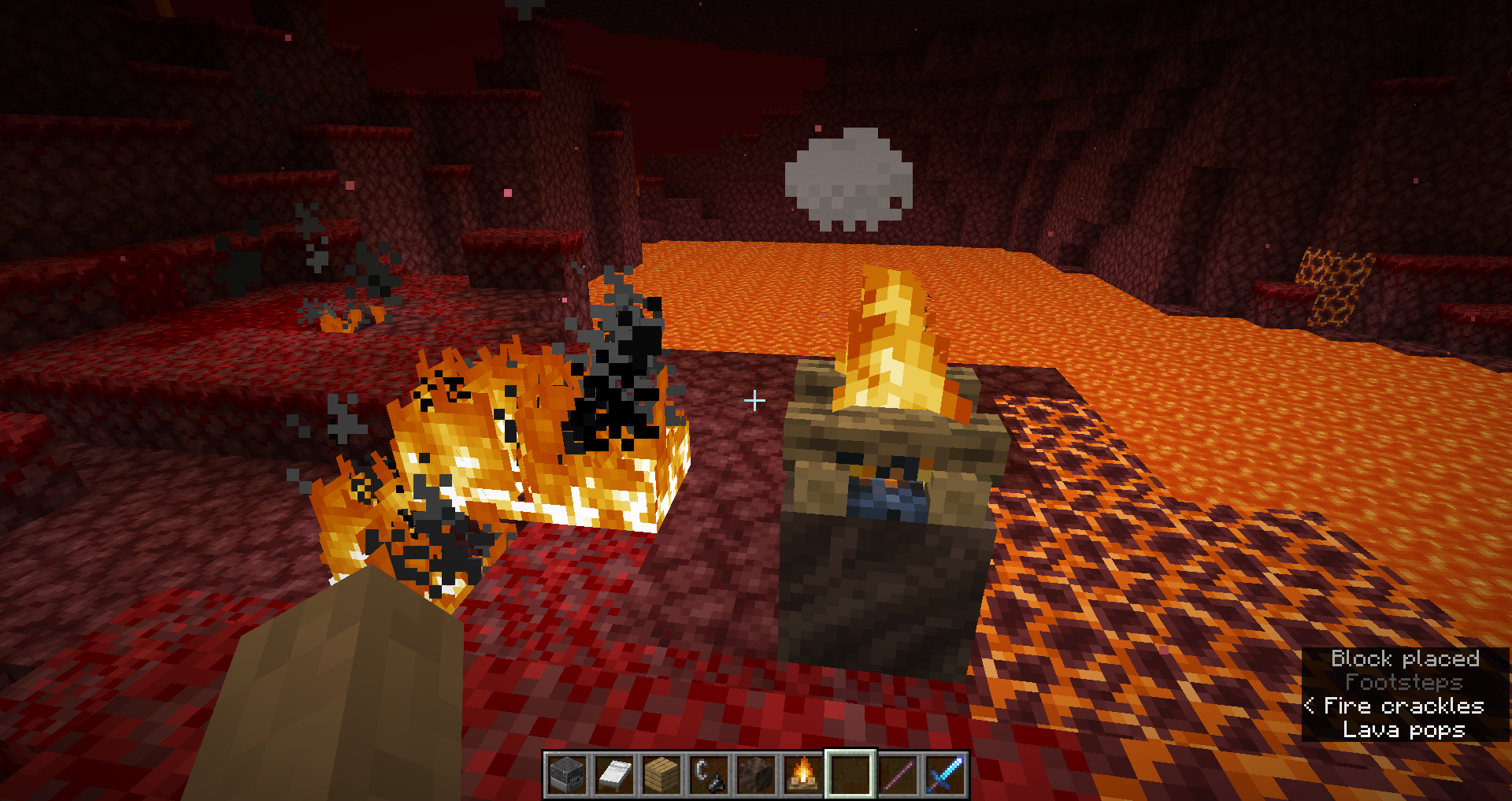
Task: Select the dark brown soul block slot
Action: pyautogui.click(x=756, y=775)
